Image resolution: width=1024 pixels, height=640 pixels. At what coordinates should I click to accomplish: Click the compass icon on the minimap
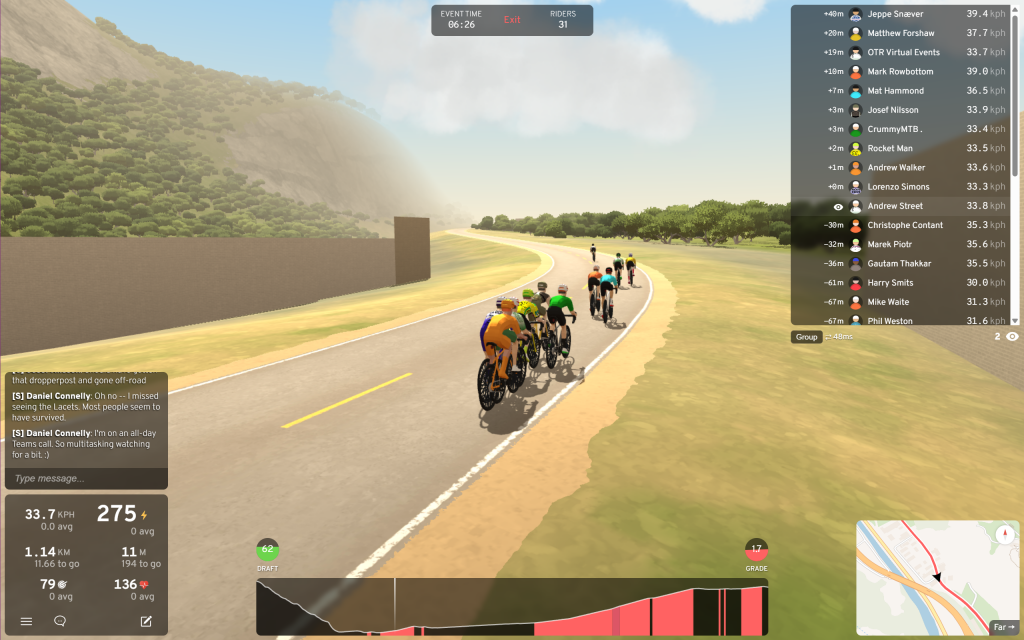pos(1004,534)
